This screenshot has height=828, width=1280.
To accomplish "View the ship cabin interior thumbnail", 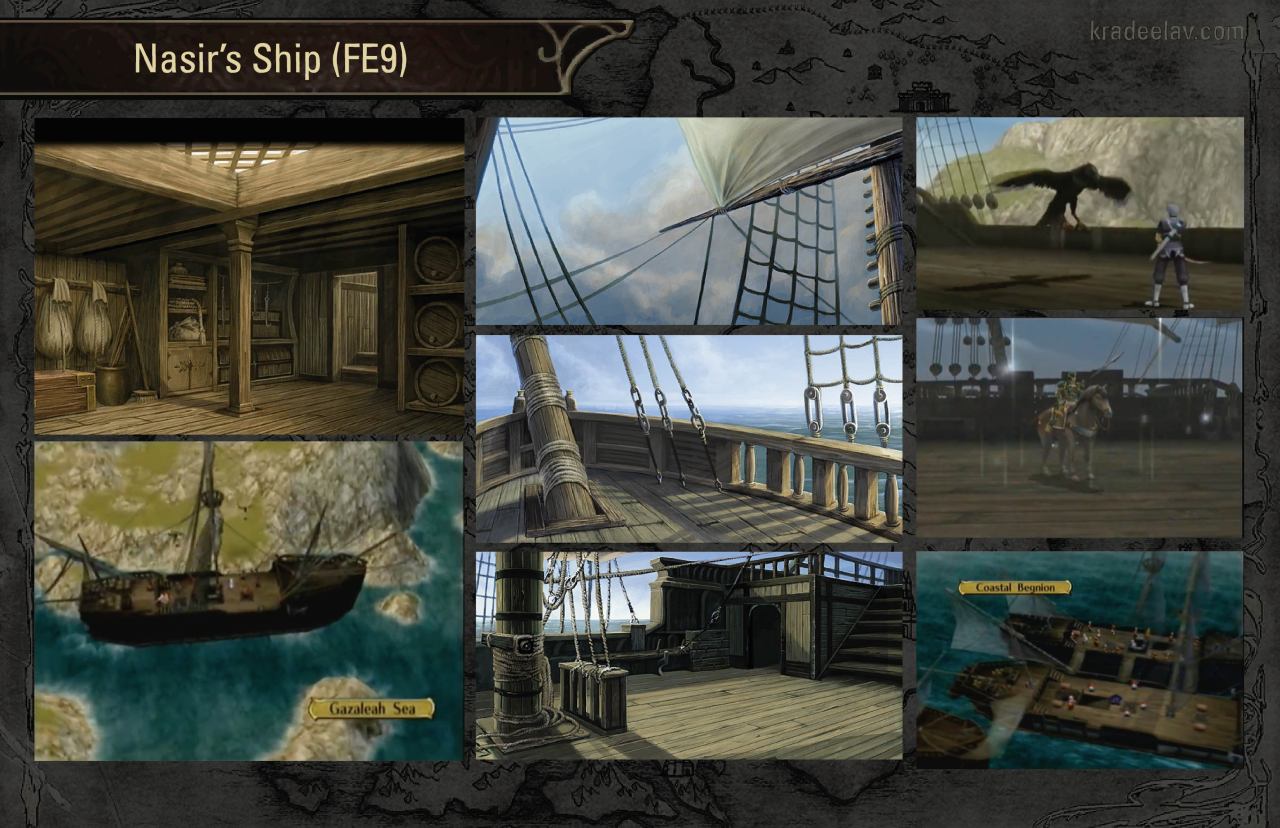I will (x=249, y=275).
